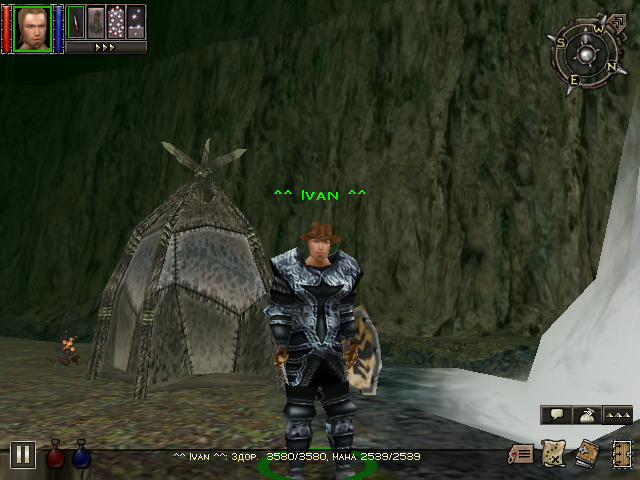Pause the game
640x480 pixels.
22,455
